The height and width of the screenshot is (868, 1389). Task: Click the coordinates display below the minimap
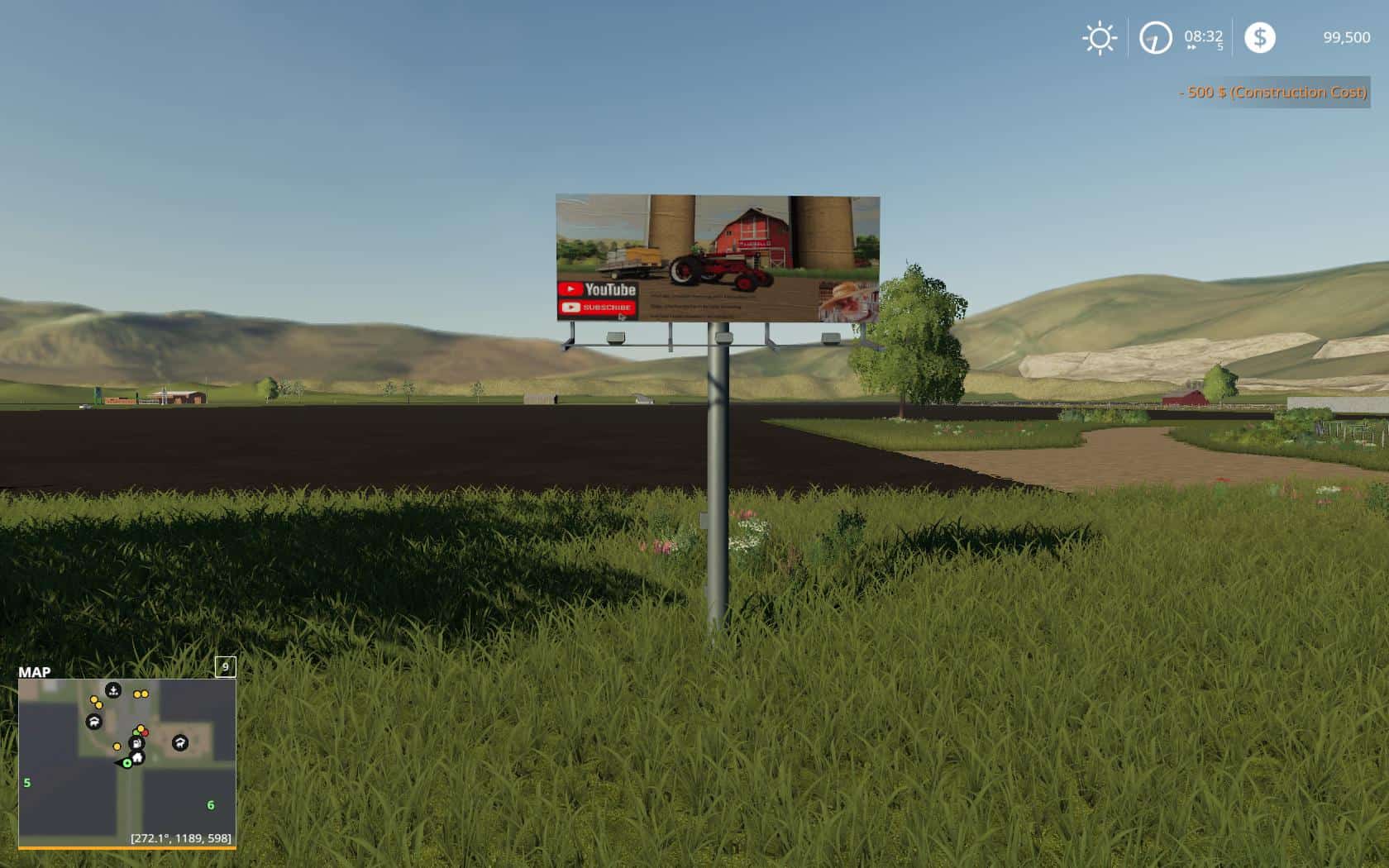click(x=183, y=838)
